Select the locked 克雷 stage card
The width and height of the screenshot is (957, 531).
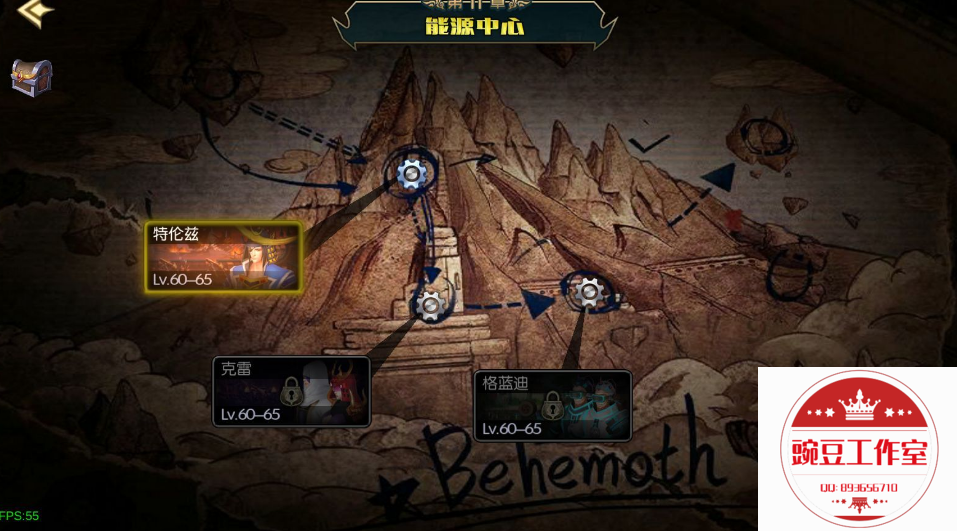point(291,391)
